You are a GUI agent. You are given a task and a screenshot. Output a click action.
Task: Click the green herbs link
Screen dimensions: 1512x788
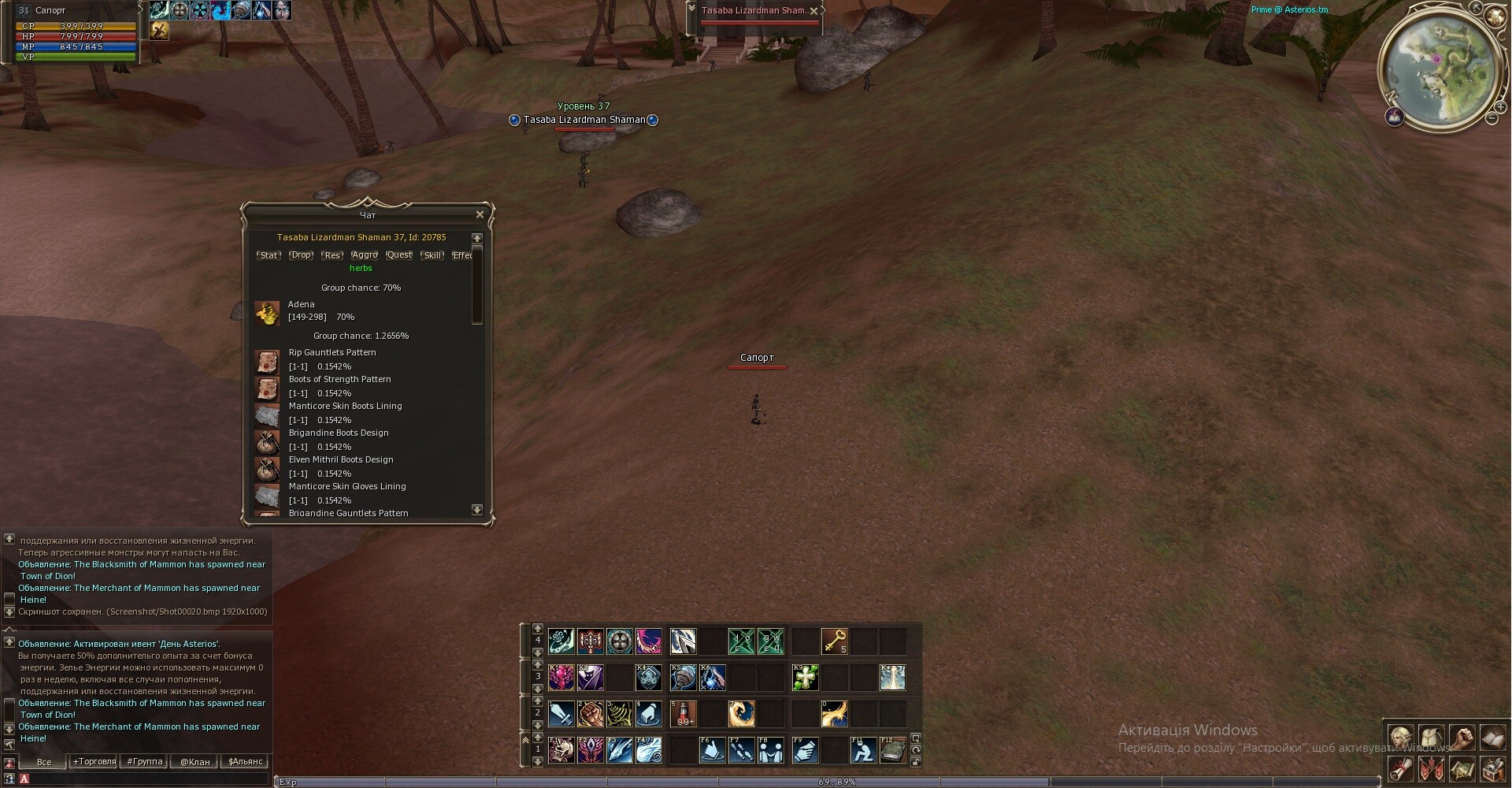(361, 269)
